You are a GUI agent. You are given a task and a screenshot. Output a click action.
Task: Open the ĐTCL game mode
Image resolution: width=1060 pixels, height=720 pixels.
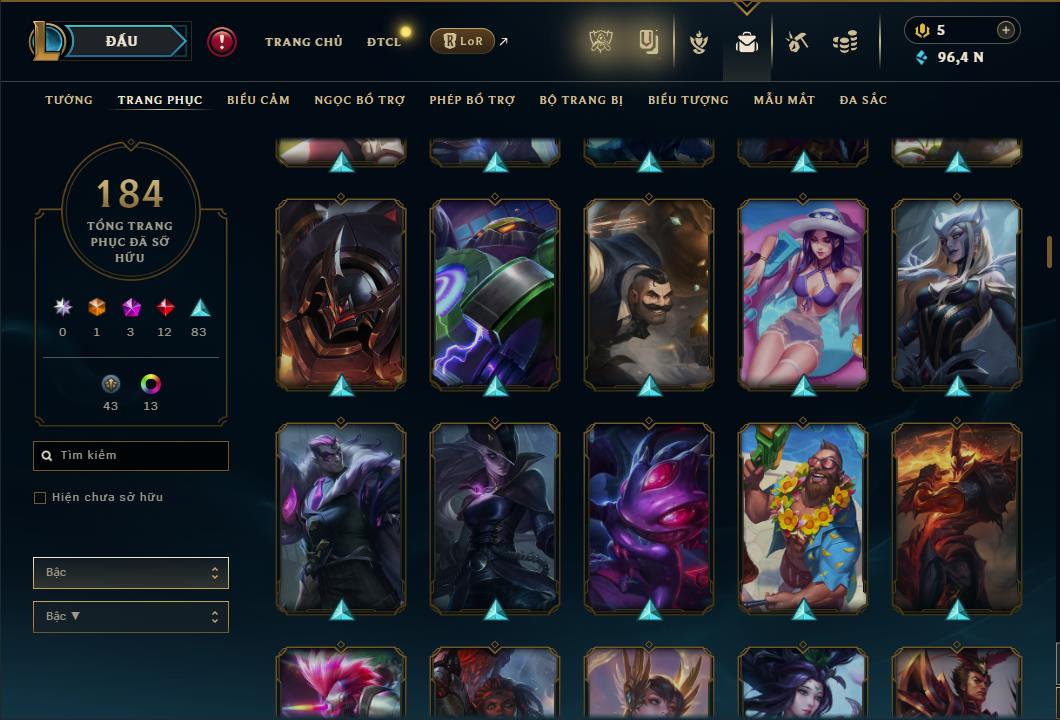383,42
